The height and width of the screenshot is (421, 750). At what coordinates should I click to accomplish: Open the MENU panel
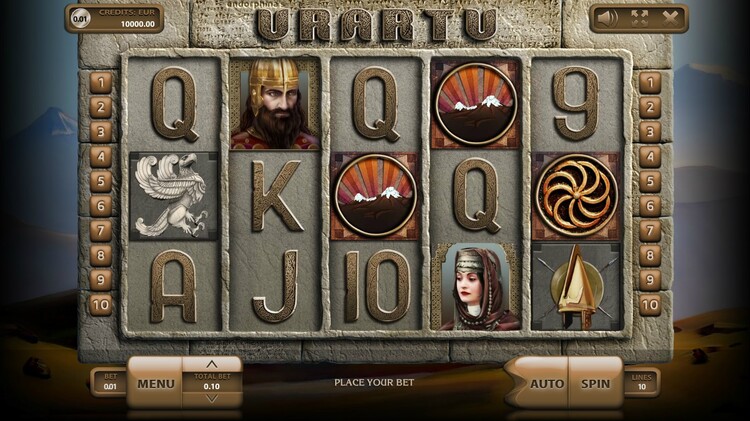pos(156,383)
